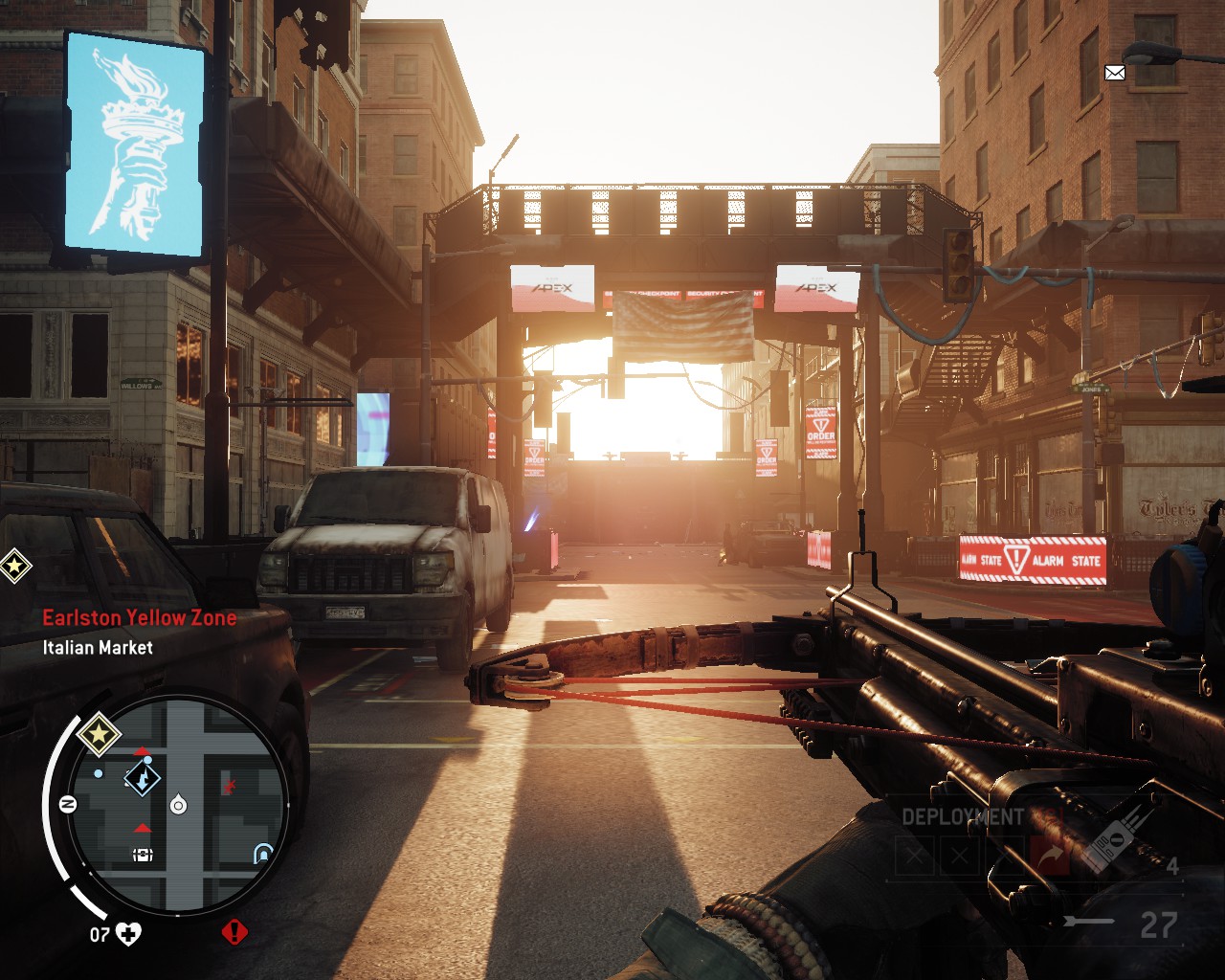Select the blue diamond marker on minimap
Viewport: 1225px width, 980px height.
[x=143, y=778]
